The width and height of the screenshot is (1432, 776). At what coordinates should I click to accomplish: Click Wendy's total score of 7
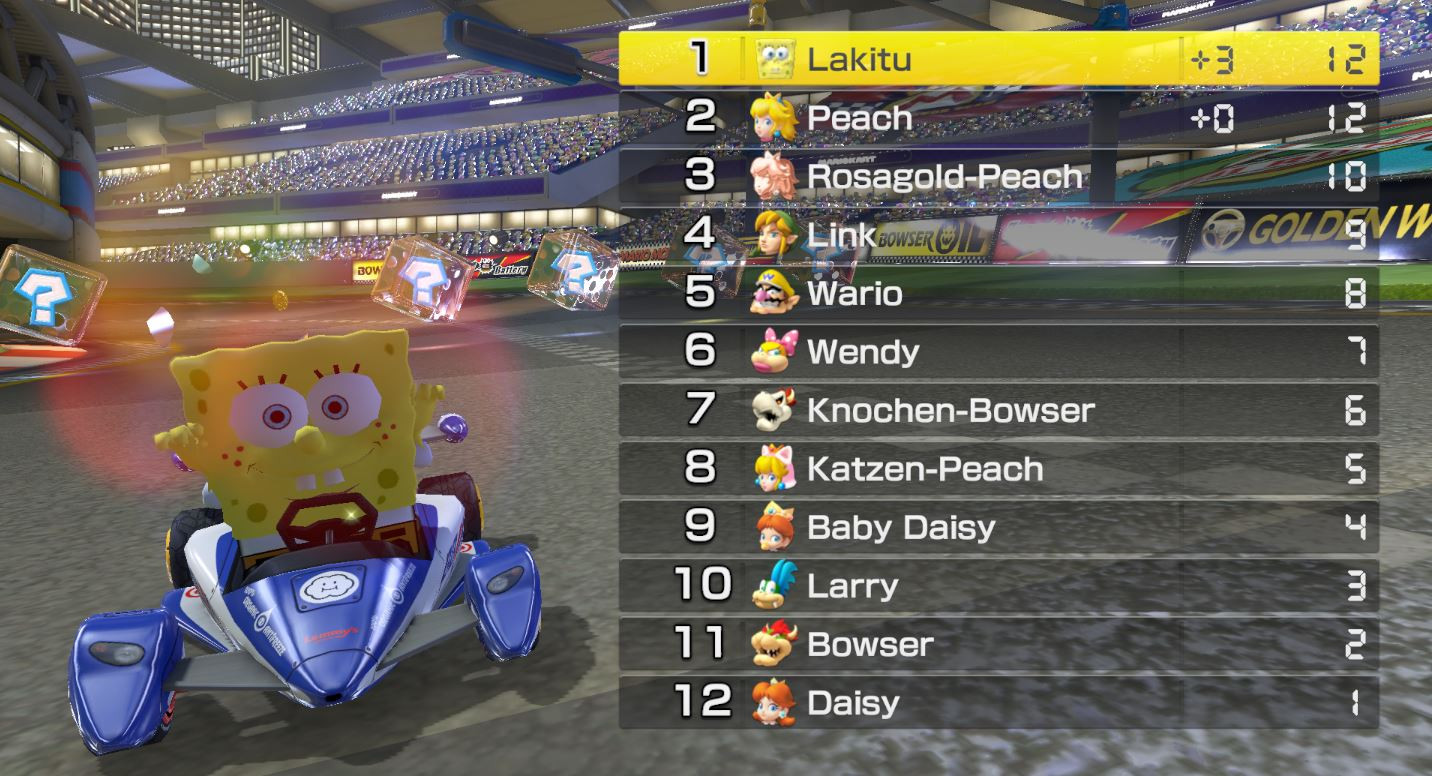(1355, 351)
